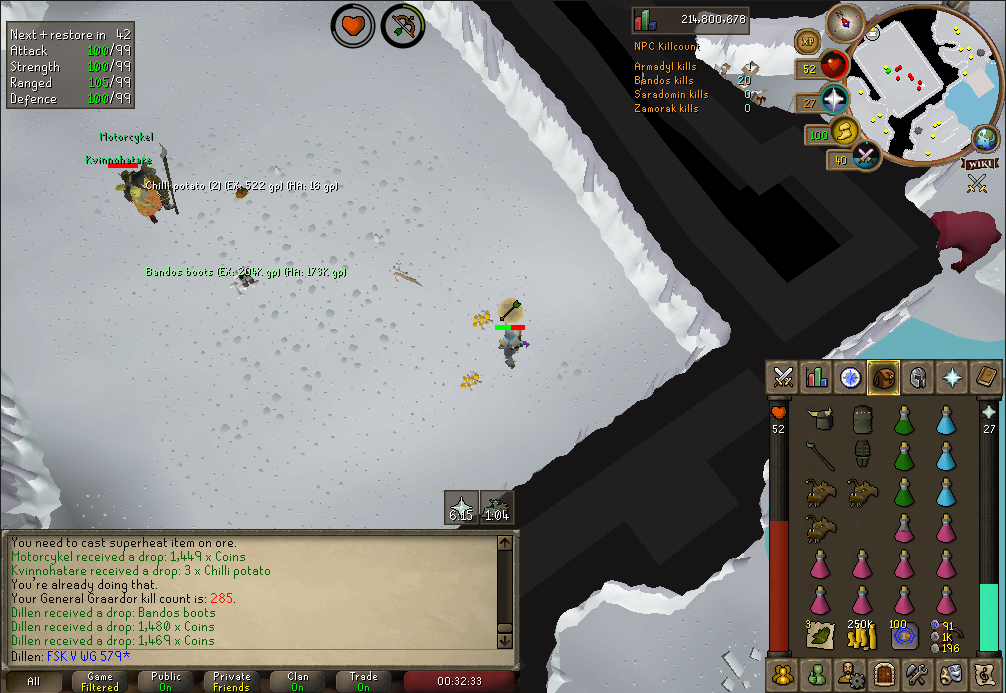
Task: Open the world map globe
Action: coord(985,140)
